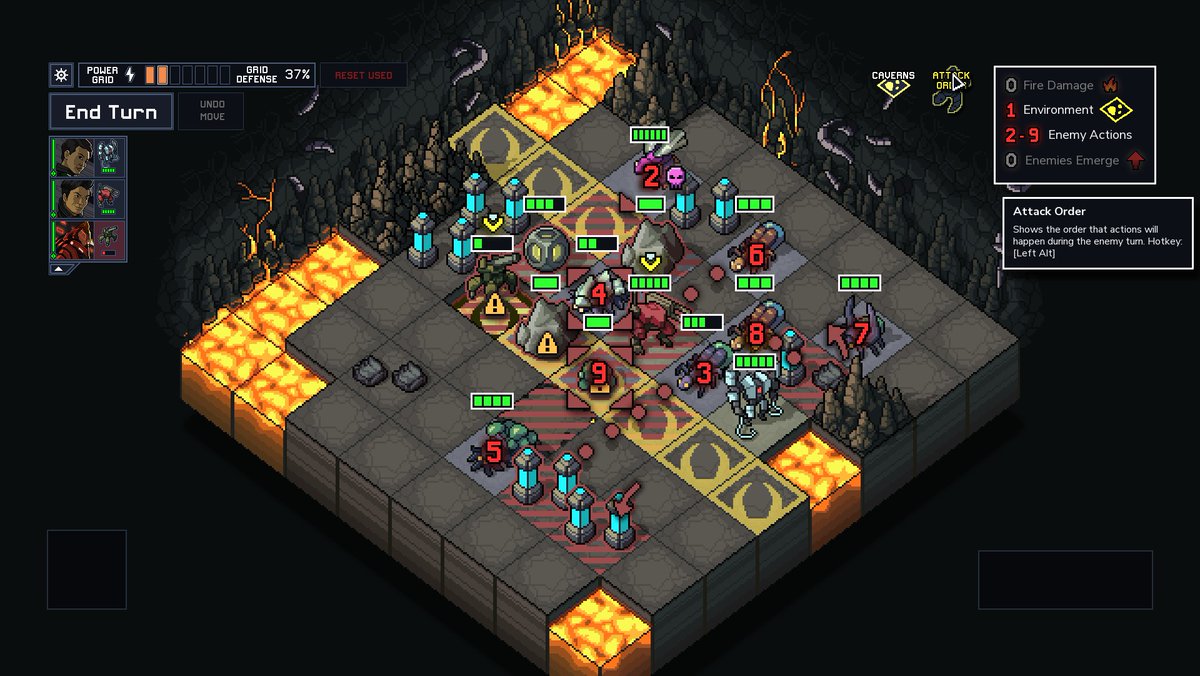Open the gear settings menu
This screenshot has width=1200, height=676.
(x=61, y=75)
